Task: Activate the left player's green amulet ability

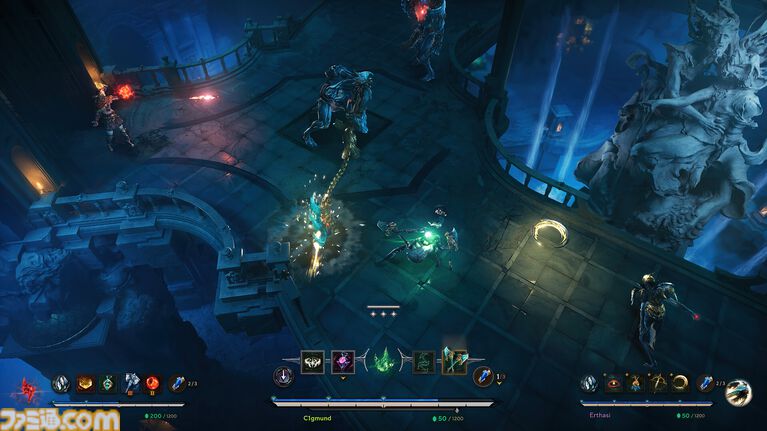Action: tap(108, 382)
